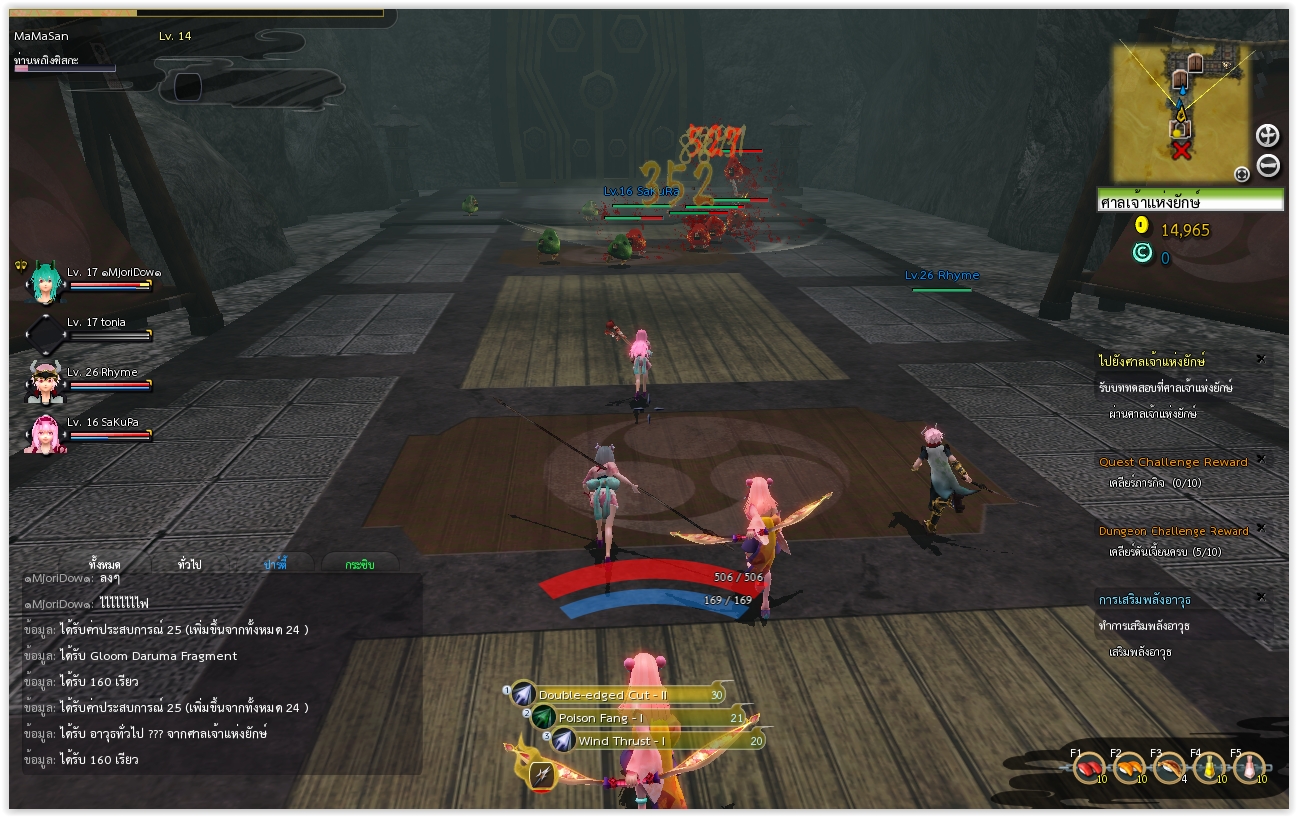Show the blue ปาร์ตี้ party chat tab
This screenshot has height=817, width=1297.
tap(275, 565)
